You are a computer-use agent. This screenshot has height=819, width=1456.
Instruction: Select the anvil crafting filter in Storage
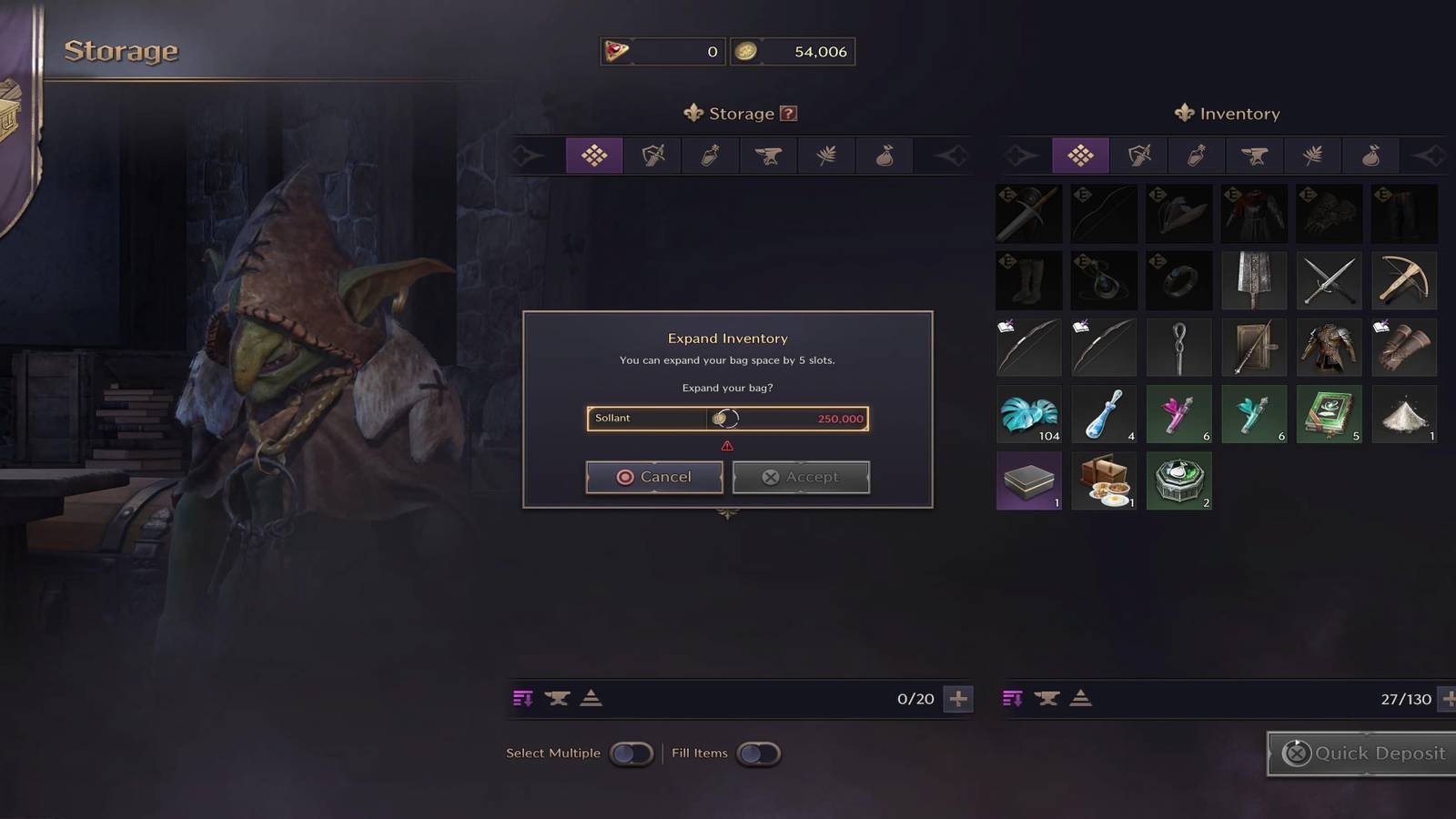click(x=769, y=155)
